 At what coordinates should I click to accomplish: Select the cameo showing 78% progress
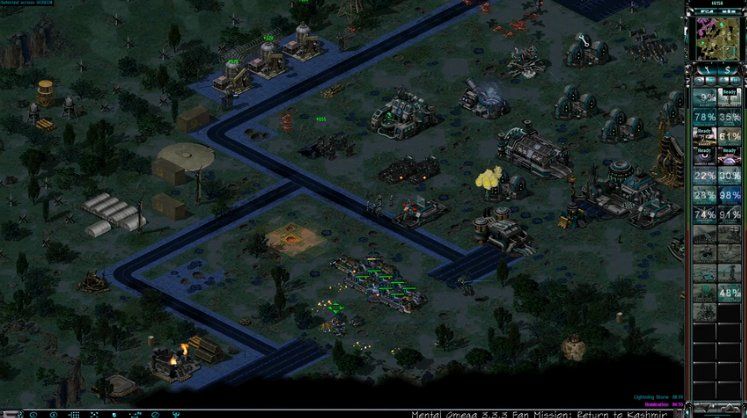[x=705, y=116]
